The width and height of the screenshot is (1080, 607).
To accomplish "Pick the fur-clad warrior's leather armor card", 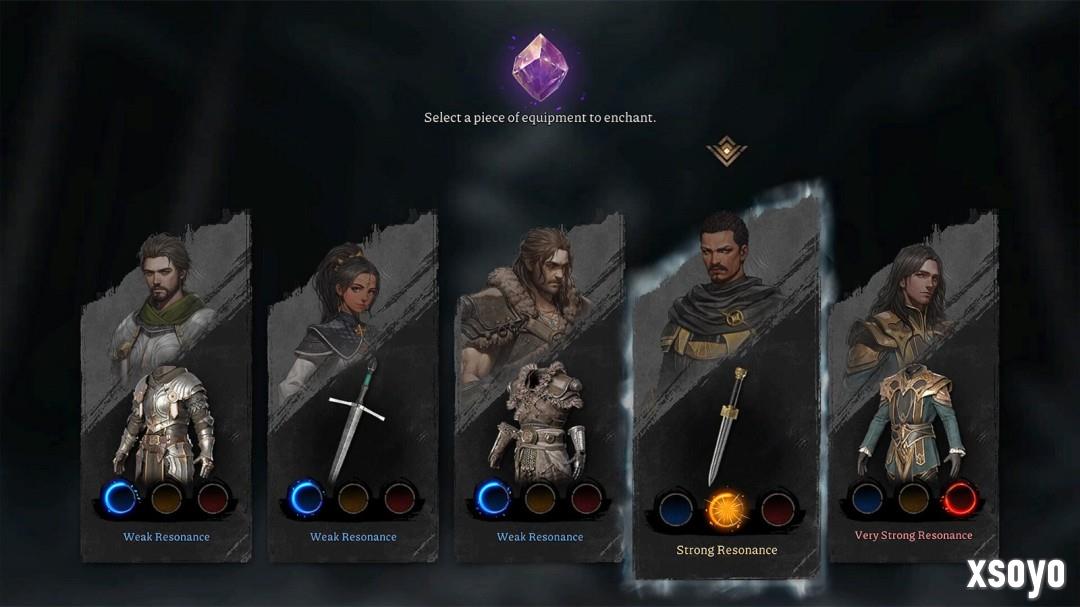I will tap(540, 420).
